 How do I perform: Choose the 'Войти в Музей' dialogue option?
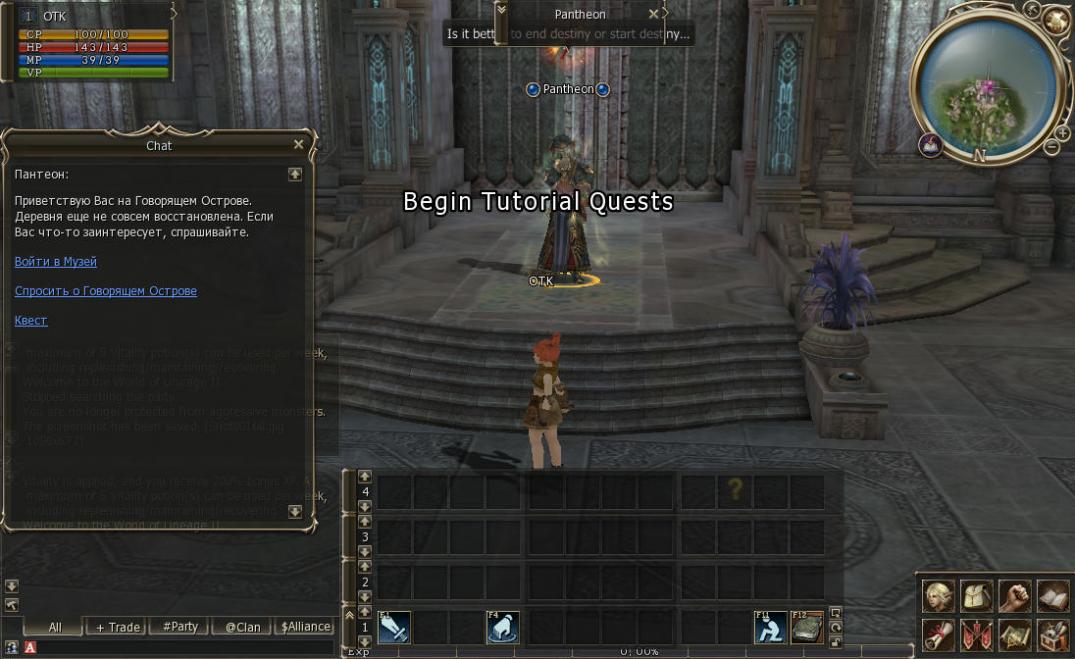coord(56,261)
